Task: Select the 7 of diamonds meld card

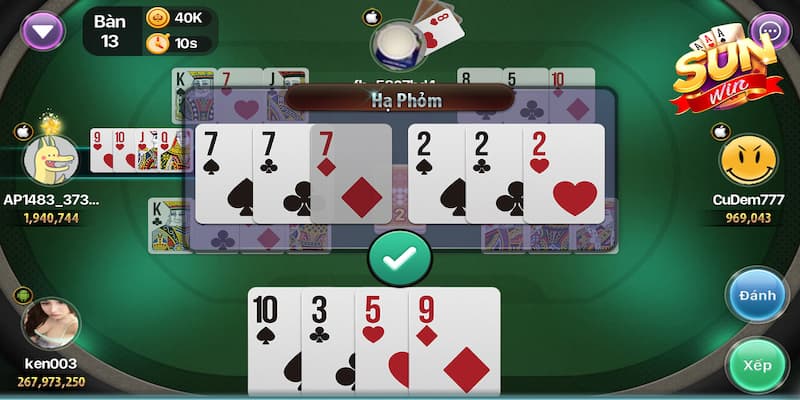Action: (352, 174)
